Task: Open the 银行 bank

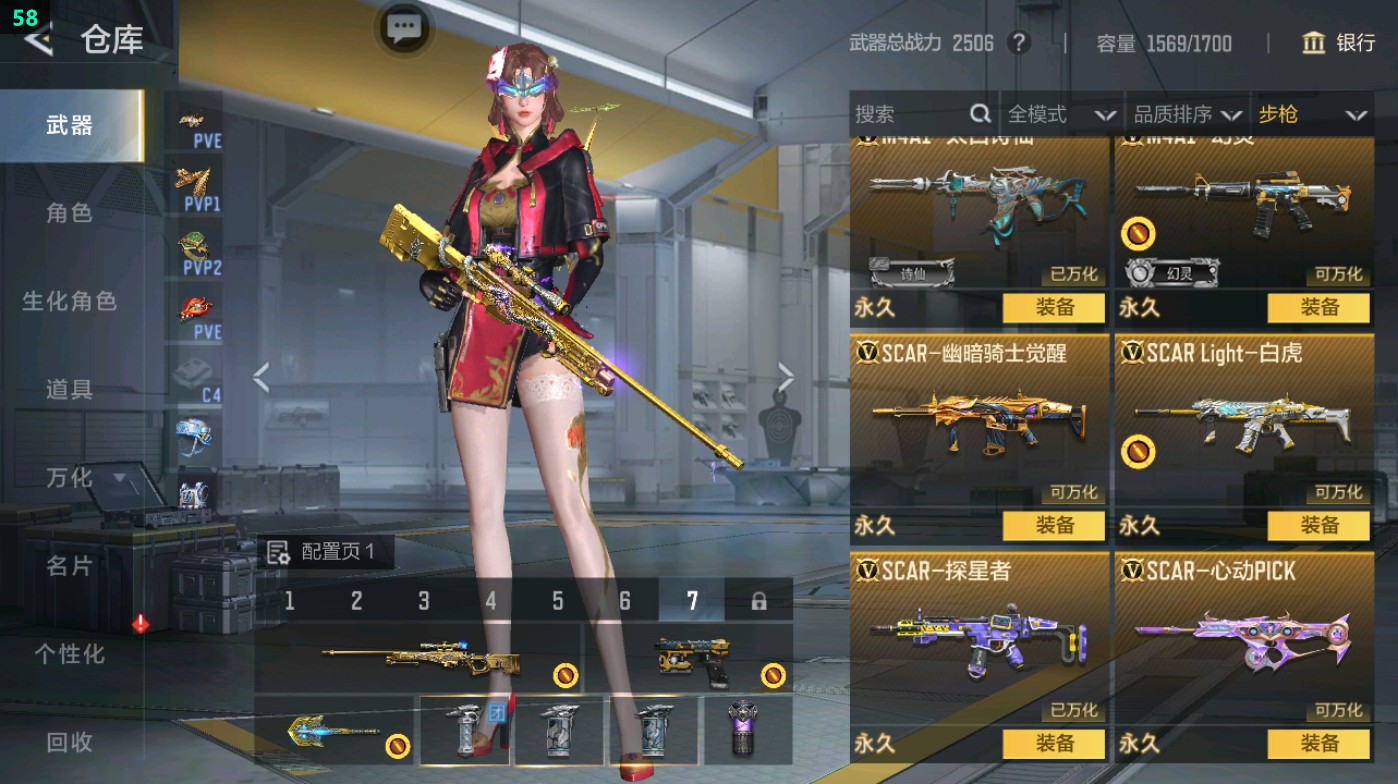Action: click(x=1339, y=43)
